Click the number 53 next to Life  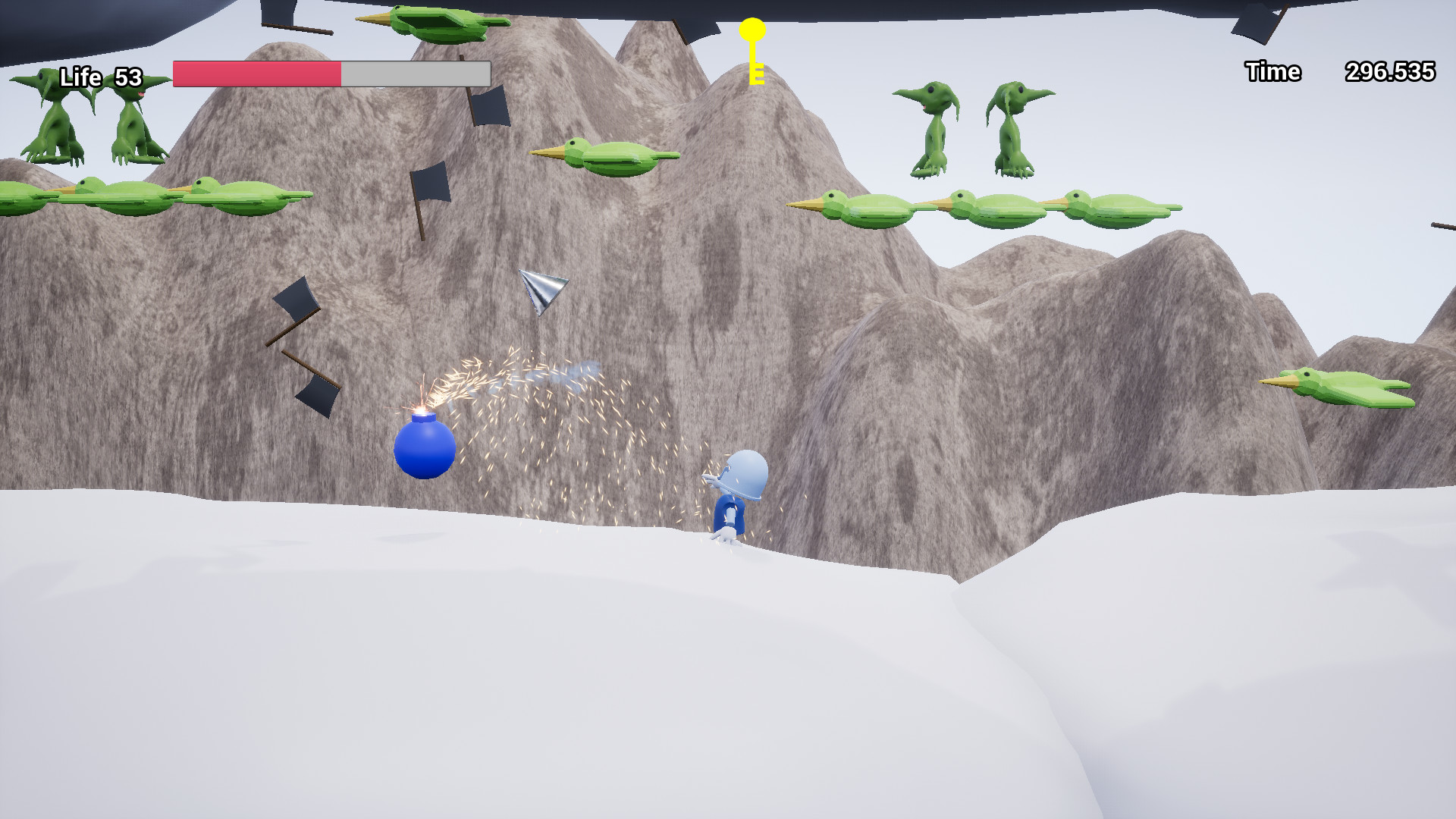(x=127, y=77)
